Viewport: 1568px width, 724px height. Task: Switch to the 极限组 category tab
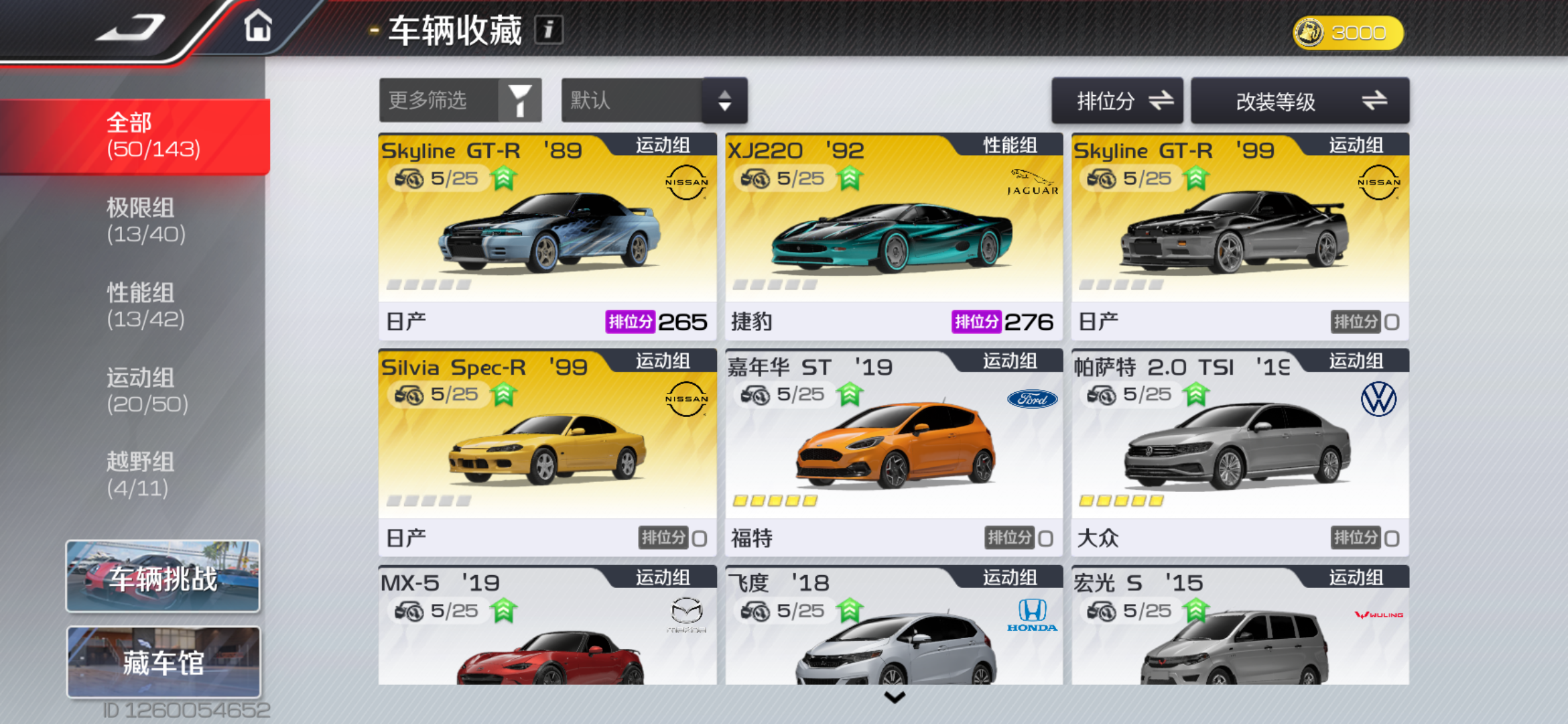(x=148, y=221)
